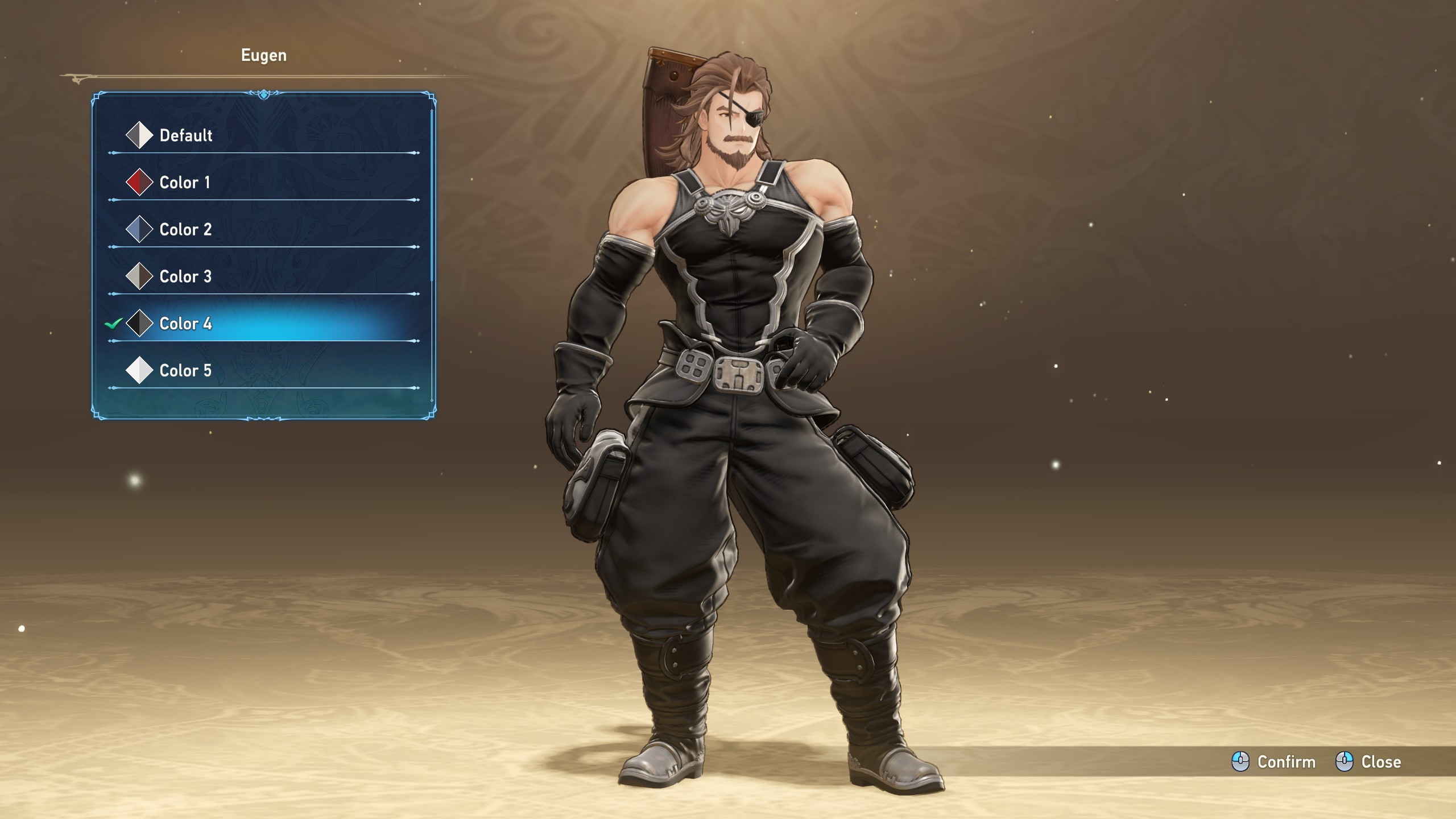This screenshot has height=819, width=1456.
Task: Confirm the outfit color selection
Action: coord(1274,762)
